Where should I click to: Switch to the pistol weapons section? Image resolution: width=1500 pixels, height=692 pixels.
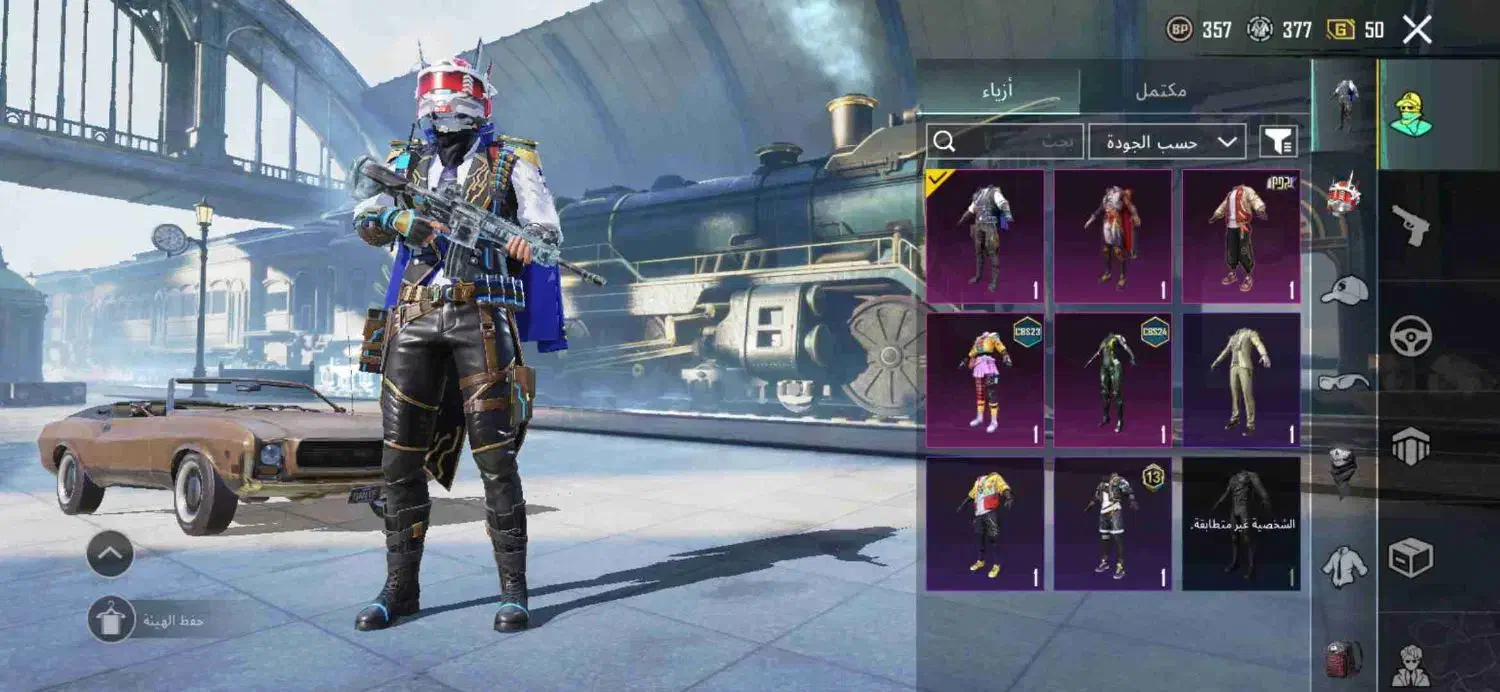click(x=1411, y=227)
